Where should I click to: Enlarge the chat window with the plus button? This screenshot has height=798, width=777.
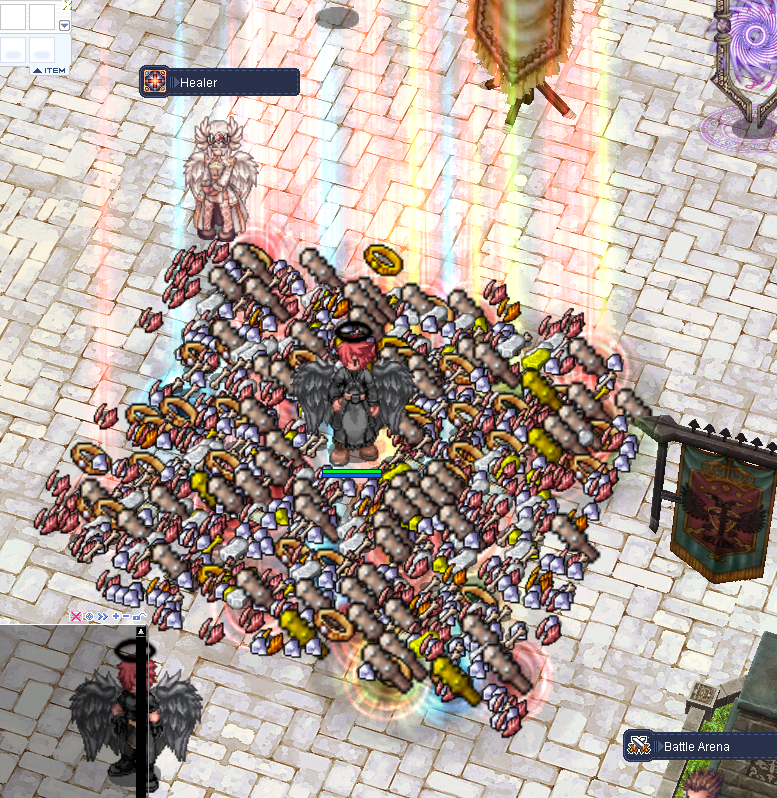click(116, 617)
